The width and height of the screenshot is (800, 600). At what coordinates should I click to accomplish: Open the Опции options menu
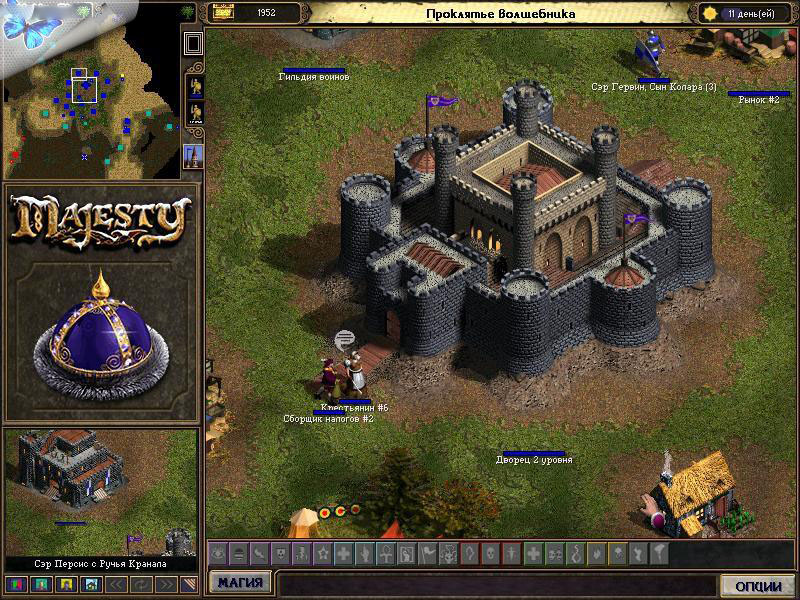(x=756, y=585)
